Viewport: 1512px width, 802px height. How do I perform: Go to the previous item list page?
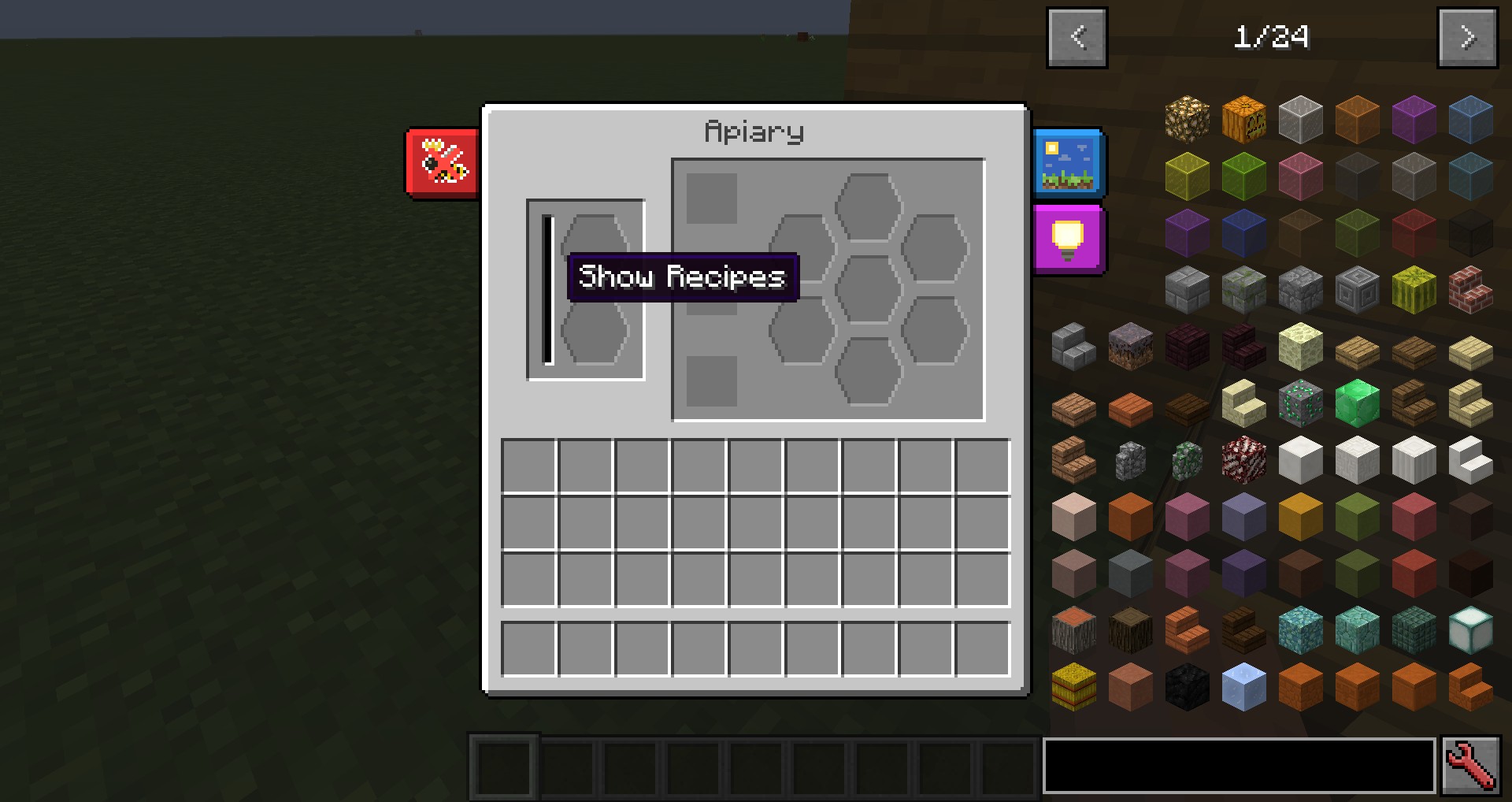1077,38
